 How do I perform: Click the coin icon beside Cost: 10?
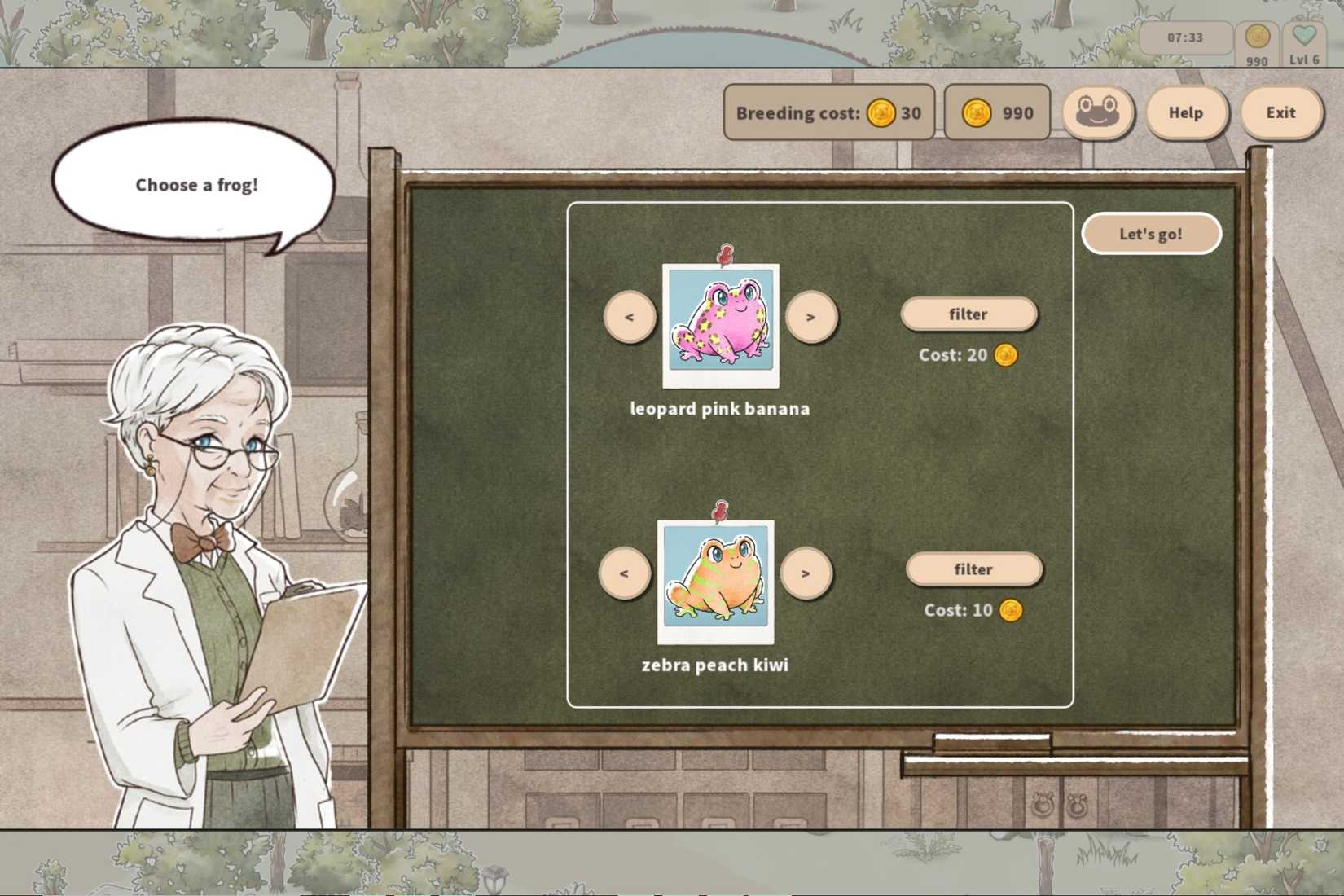click(x=1010, y=610)
